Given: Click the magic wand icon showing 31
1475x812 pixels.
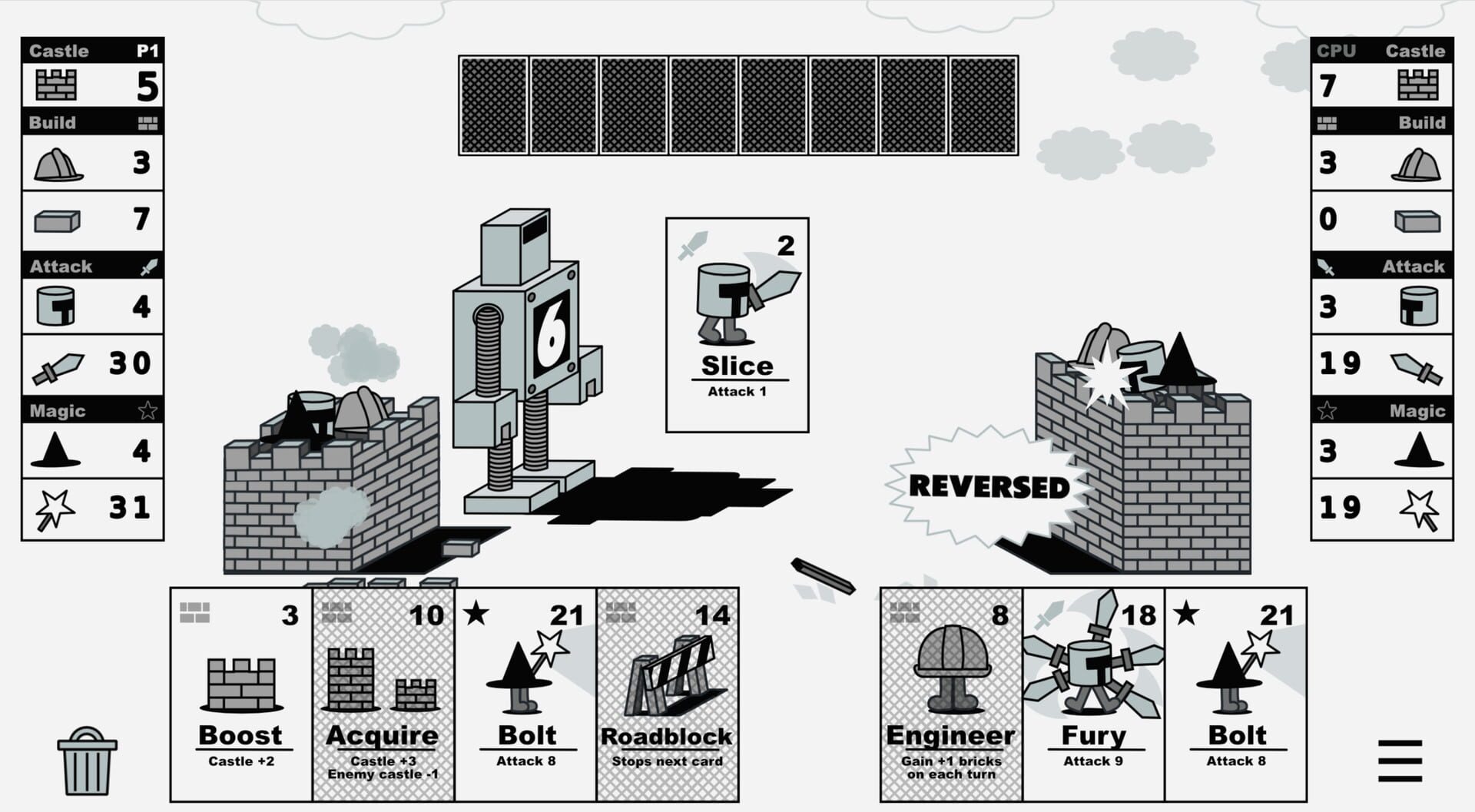Looking at the screenshot, I should pos(54,505).
